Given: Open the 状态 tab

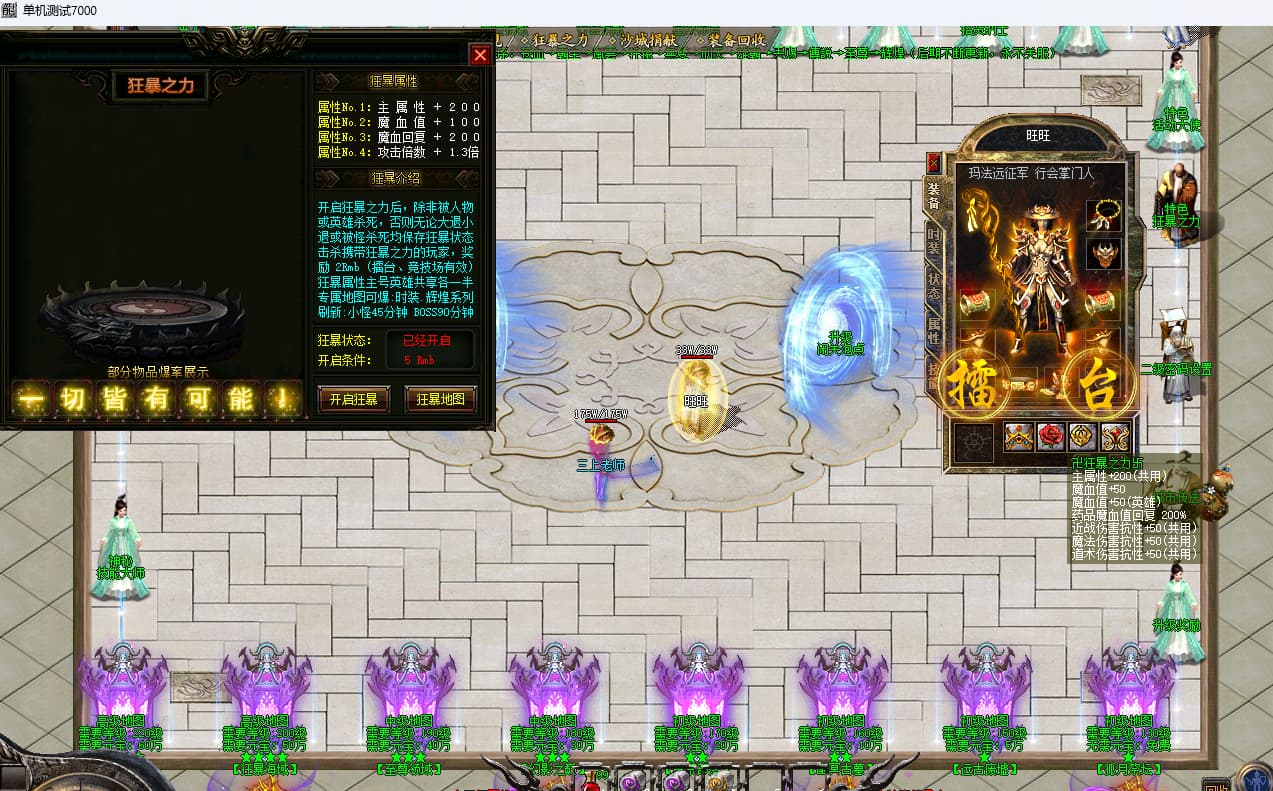Looking at the screenshot, I should pyautogui.click(x=934, y=287).
